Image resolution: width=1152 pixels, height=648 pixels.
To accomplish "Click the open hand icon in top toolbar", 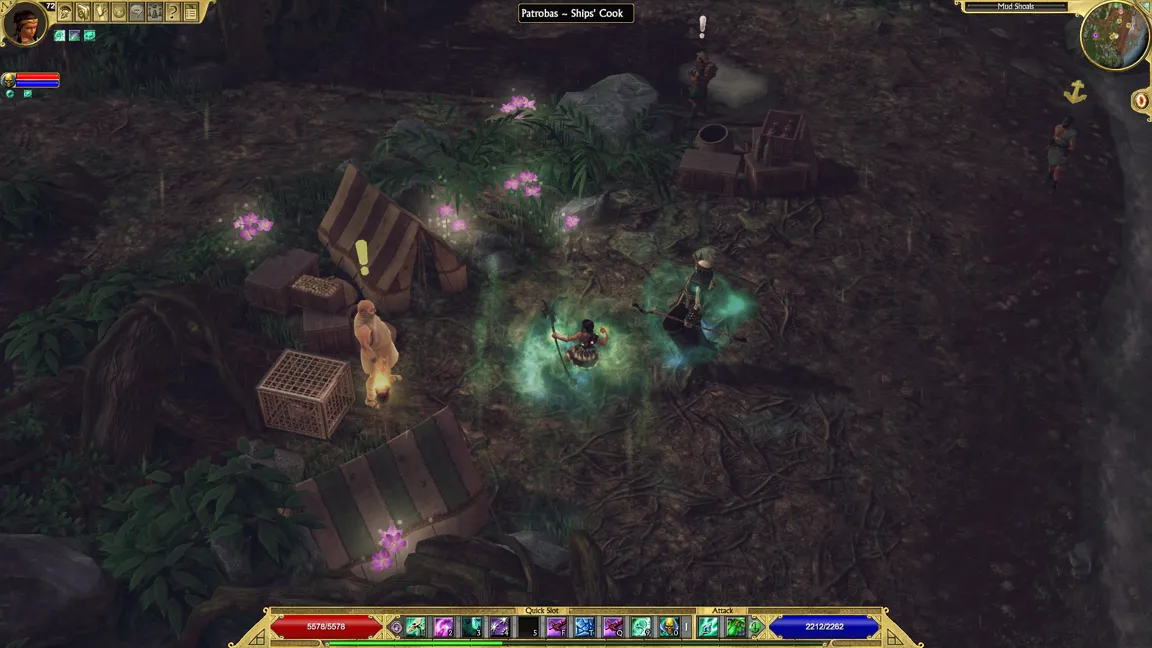I will [101, 12].
